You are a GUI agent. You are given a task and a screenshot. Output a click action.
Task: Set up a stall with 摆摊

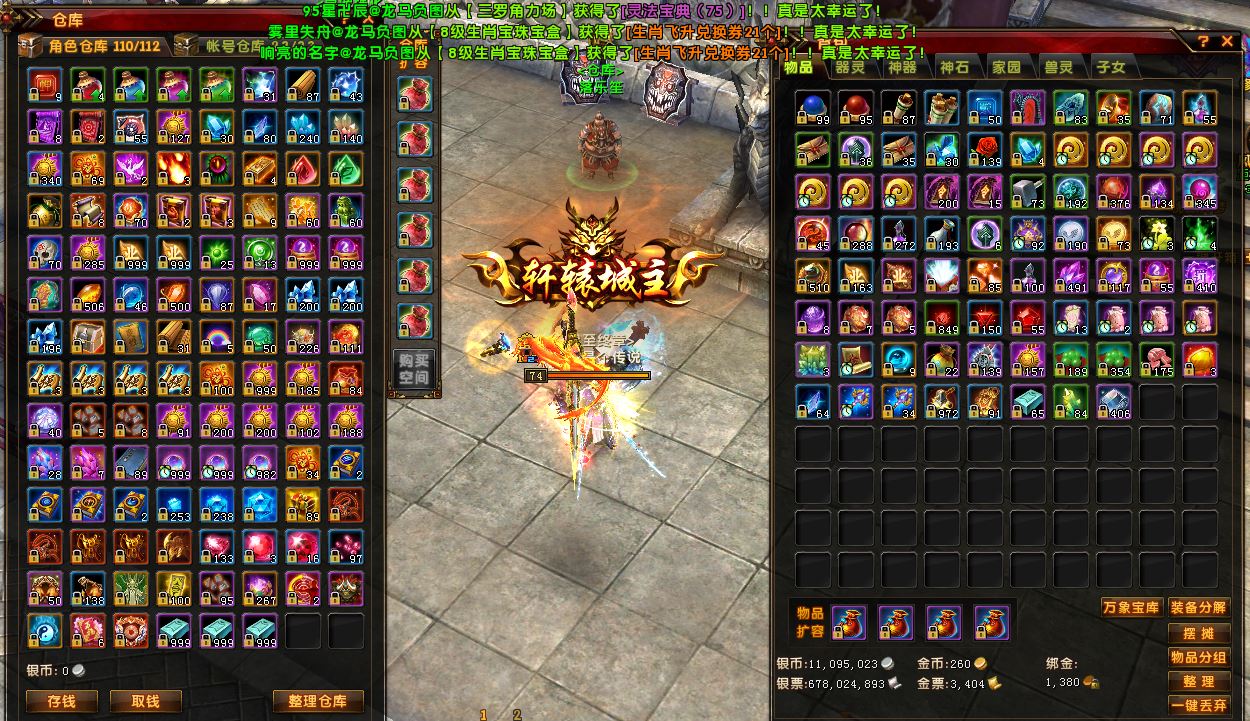(x=1198, y=633)
